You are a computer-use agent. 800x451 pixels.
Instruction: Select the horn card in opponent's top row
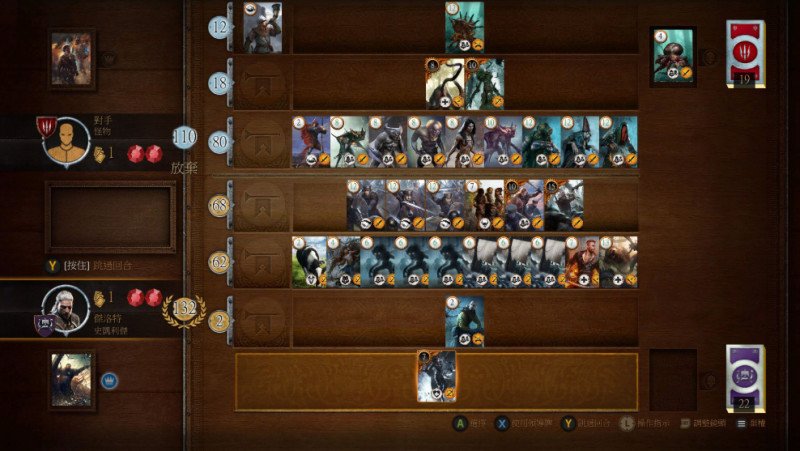click(x=262, y=27)
